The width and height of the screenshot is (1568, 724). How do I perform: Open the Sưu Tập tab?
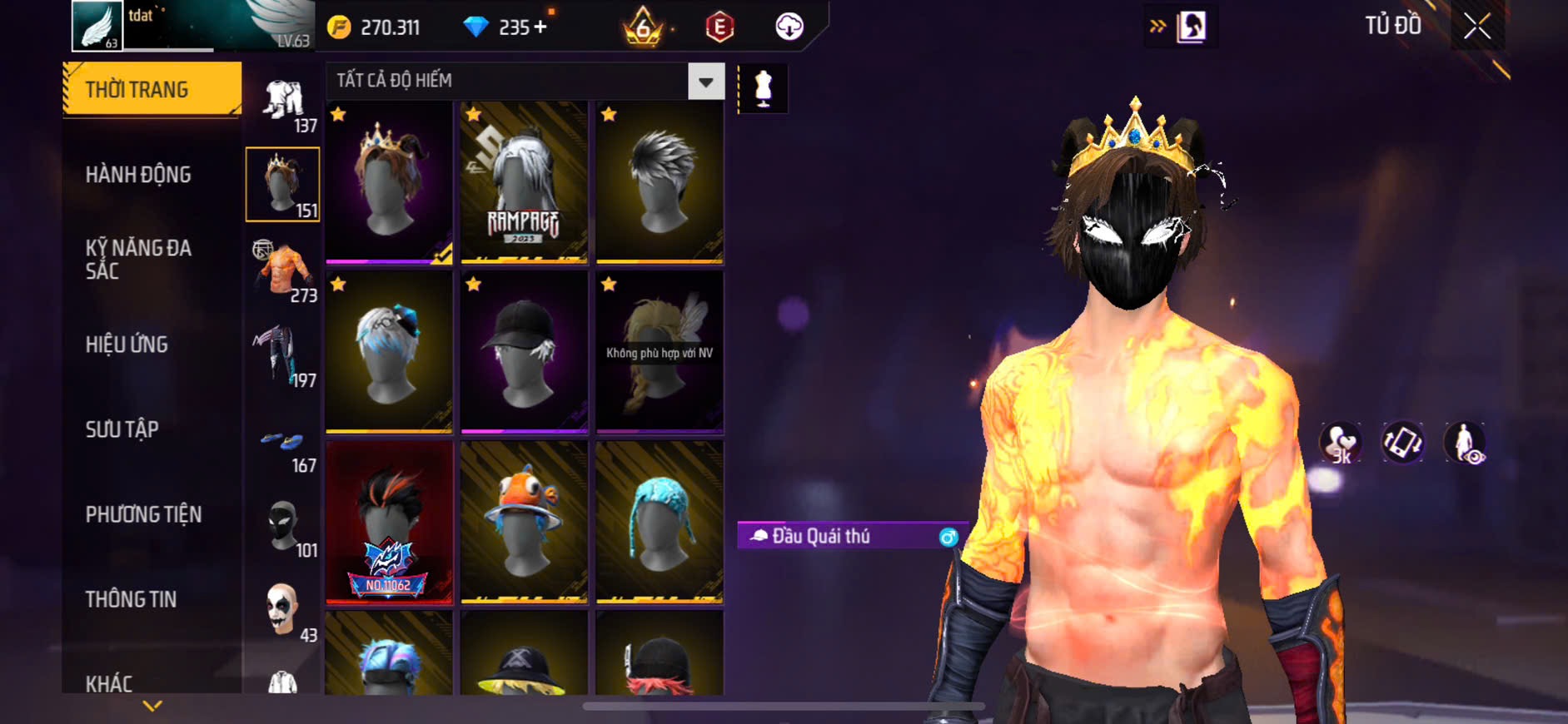122,429
